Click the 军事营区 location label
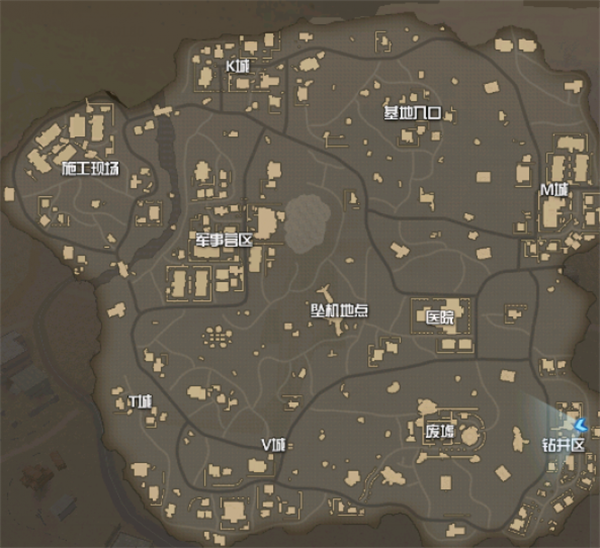600x548 pixels. 225,241
